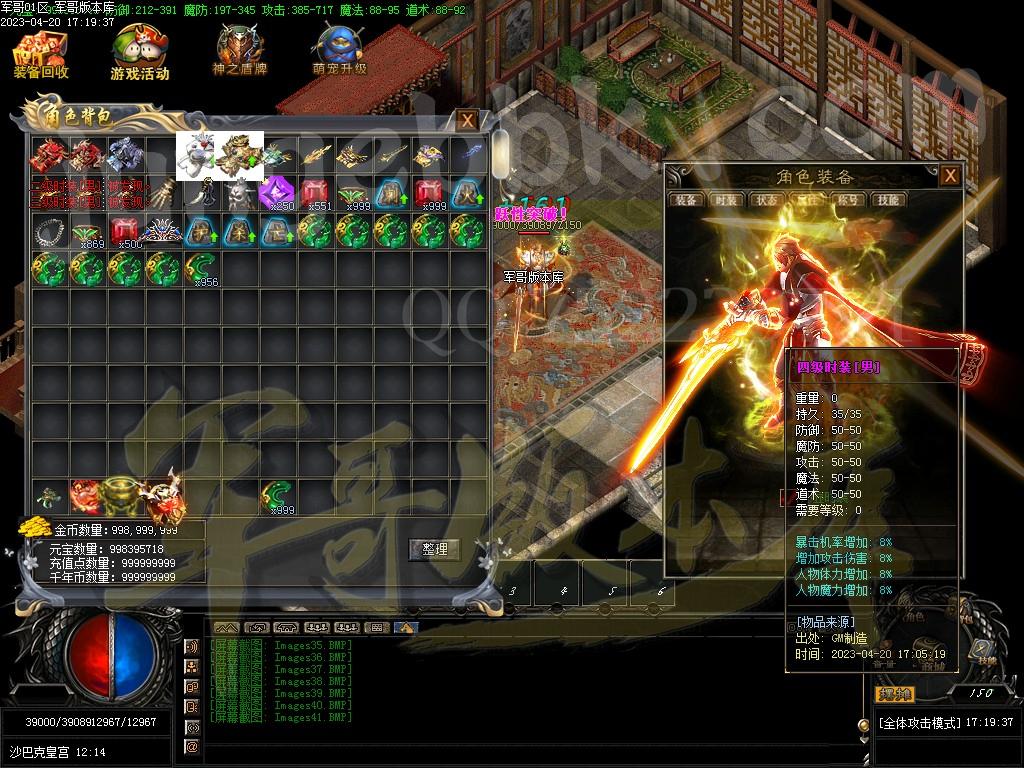The height and width of the screenshot is (768, 1024).
Task: Close the 角色装备 equipment window
Action: (949, 176)
